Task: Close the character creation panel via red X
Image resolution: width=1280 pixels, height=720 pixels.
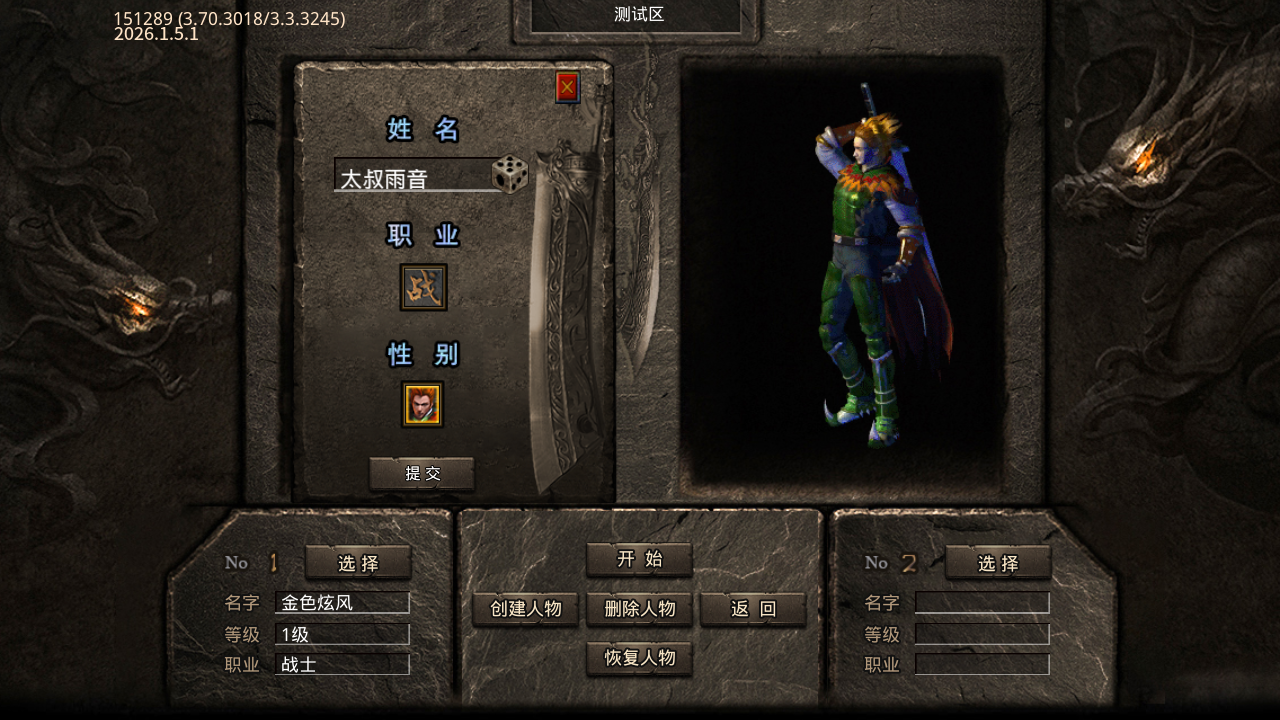Action: coord(566,87)
